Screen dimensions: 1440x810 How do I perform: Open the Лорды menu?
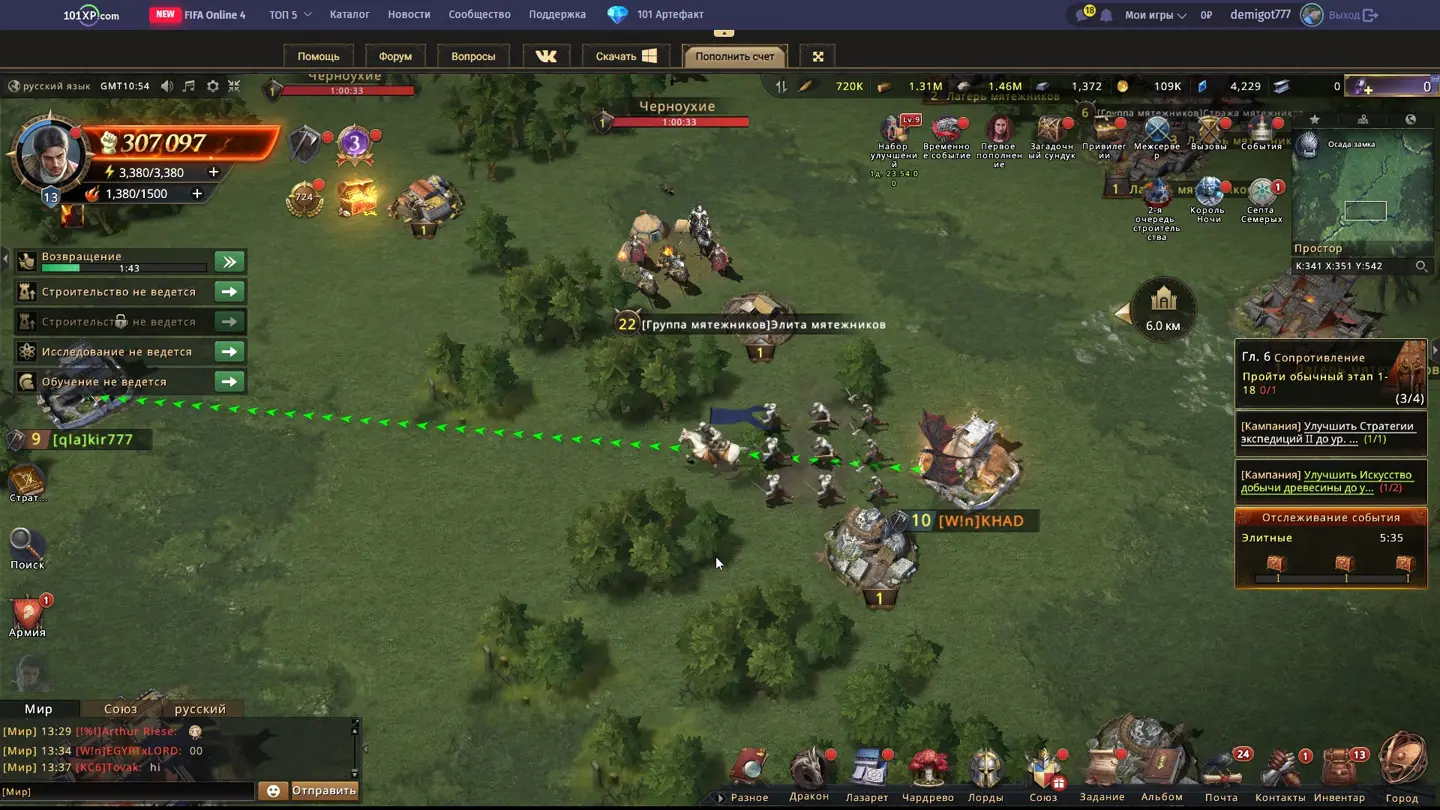click(x=985, y=773)
